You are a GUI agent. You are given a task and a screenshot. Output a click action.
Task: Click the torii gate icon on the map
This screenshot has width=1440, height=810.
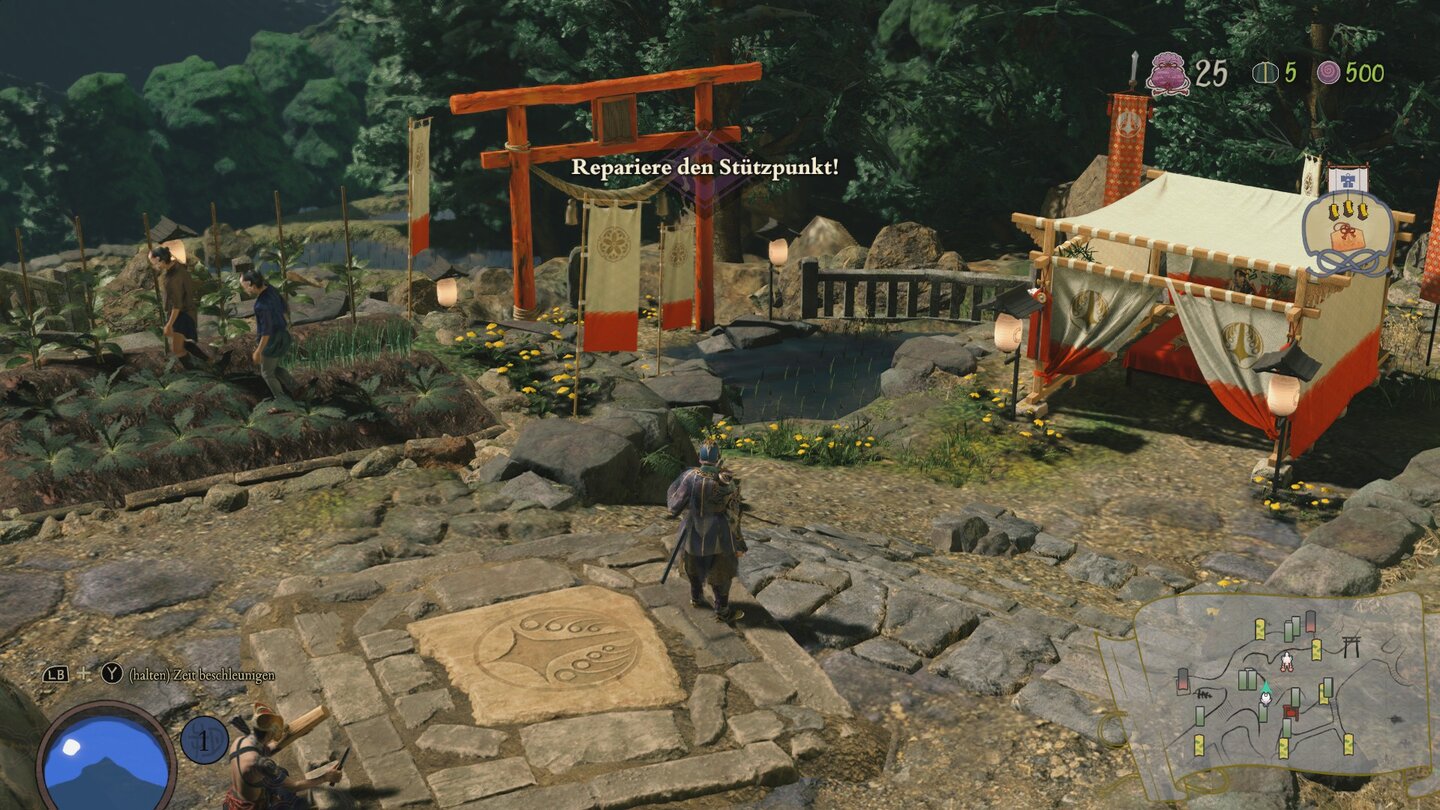(1352, 645)
